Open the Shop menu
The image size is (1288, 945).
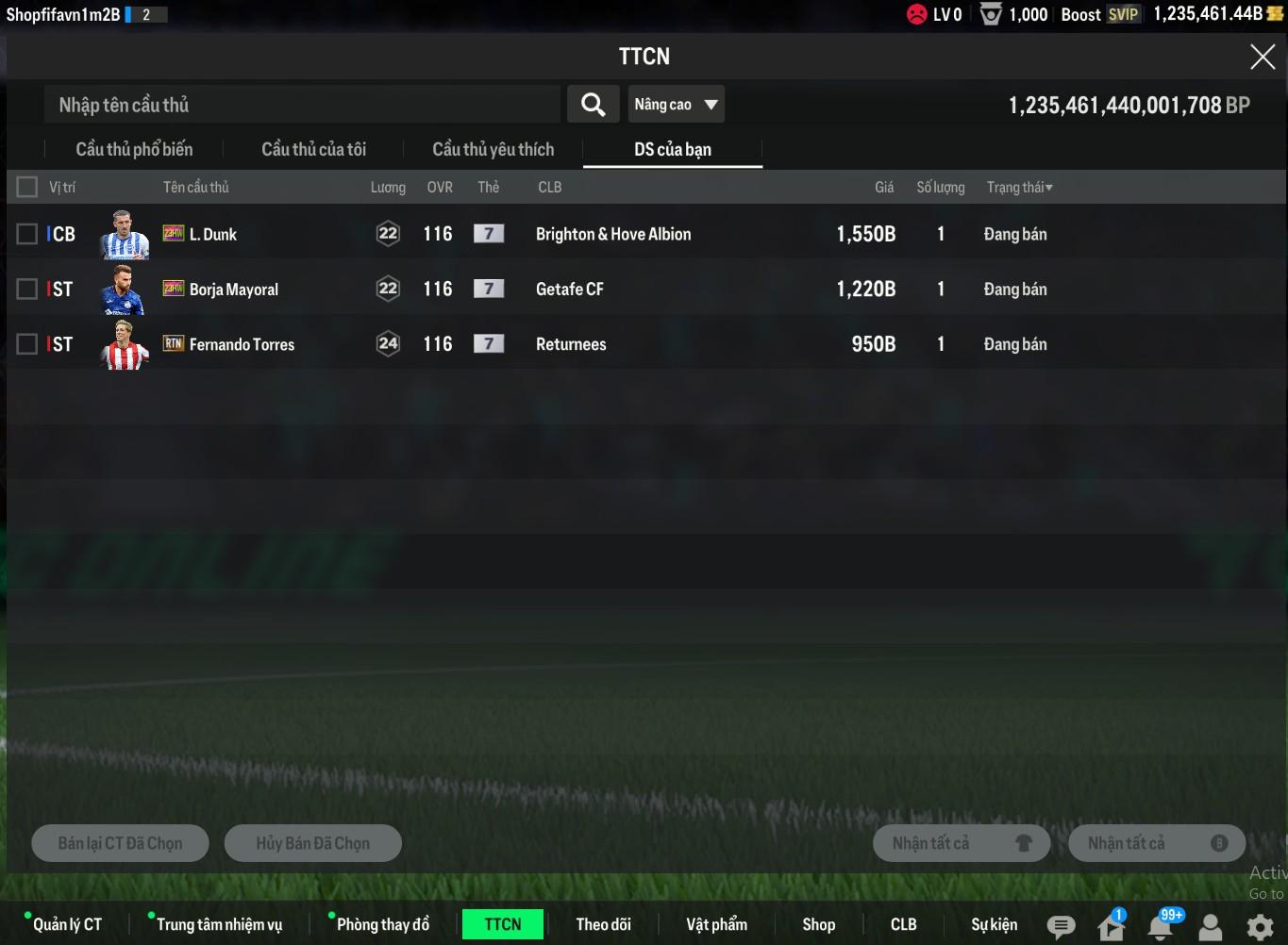tap(818, 924)
